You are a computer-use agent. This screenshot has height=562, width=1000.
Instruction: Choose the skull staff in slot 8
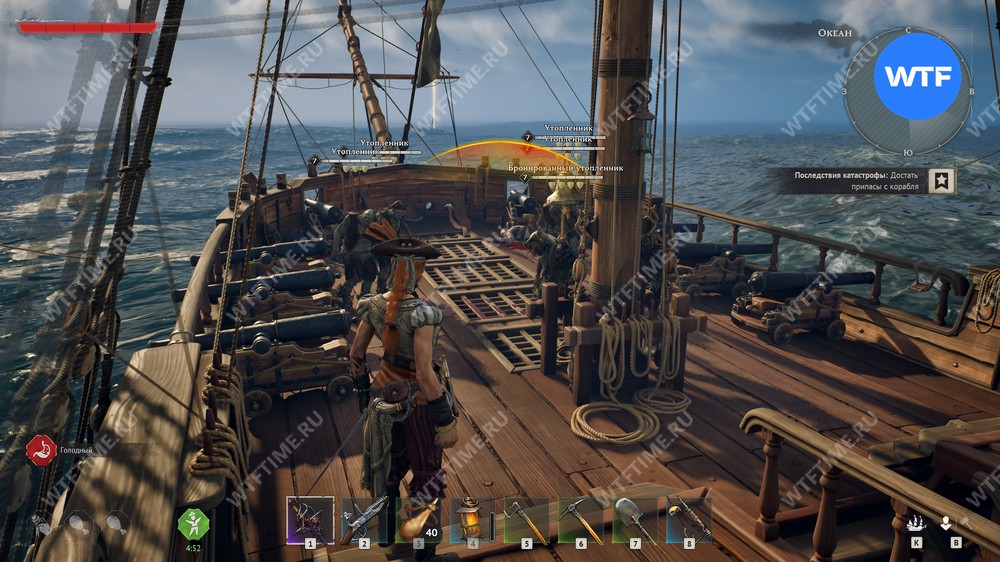click(x=689, y=520)
